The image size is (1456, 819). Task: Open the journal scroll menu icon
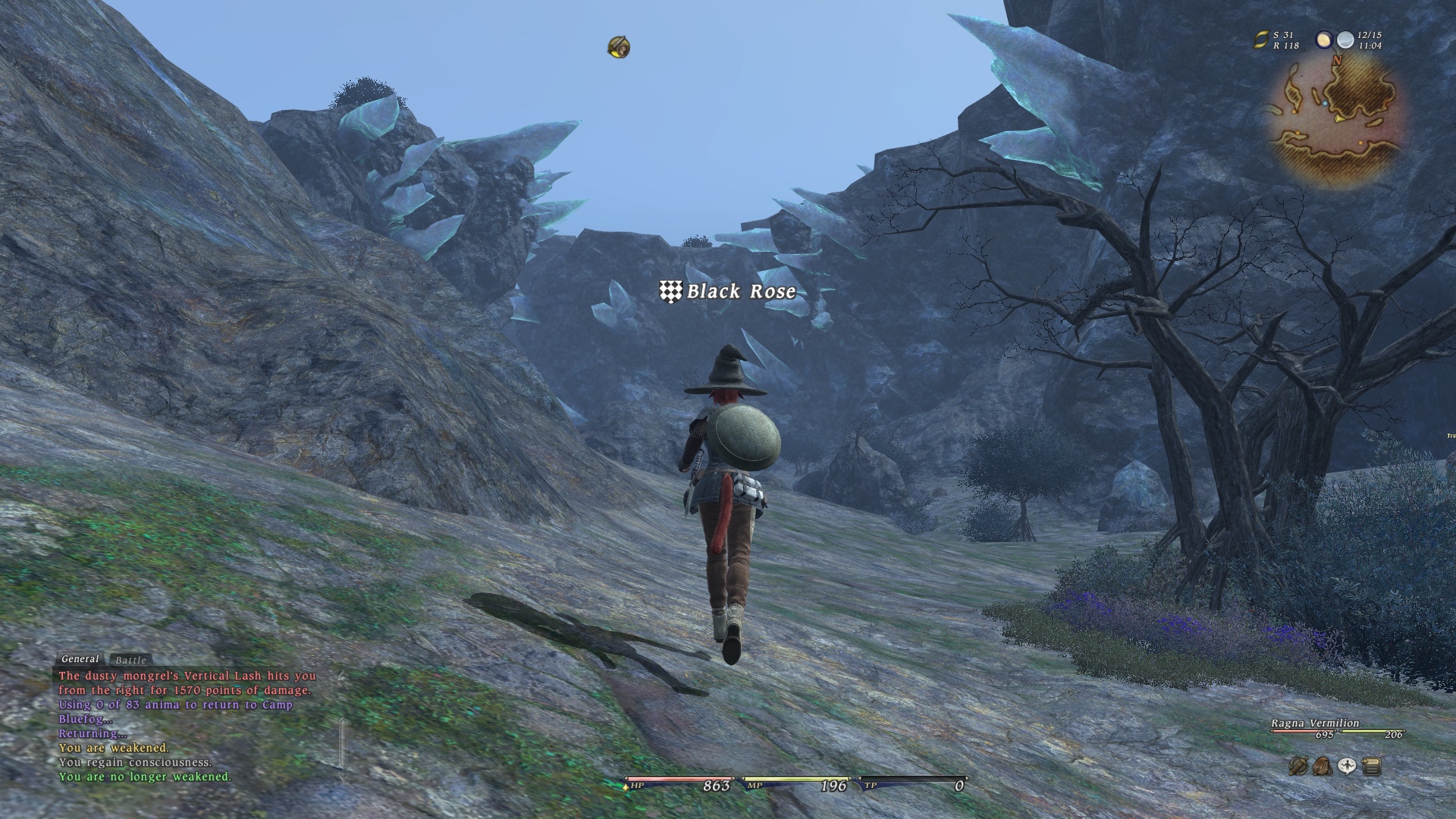click(1371, 767)
